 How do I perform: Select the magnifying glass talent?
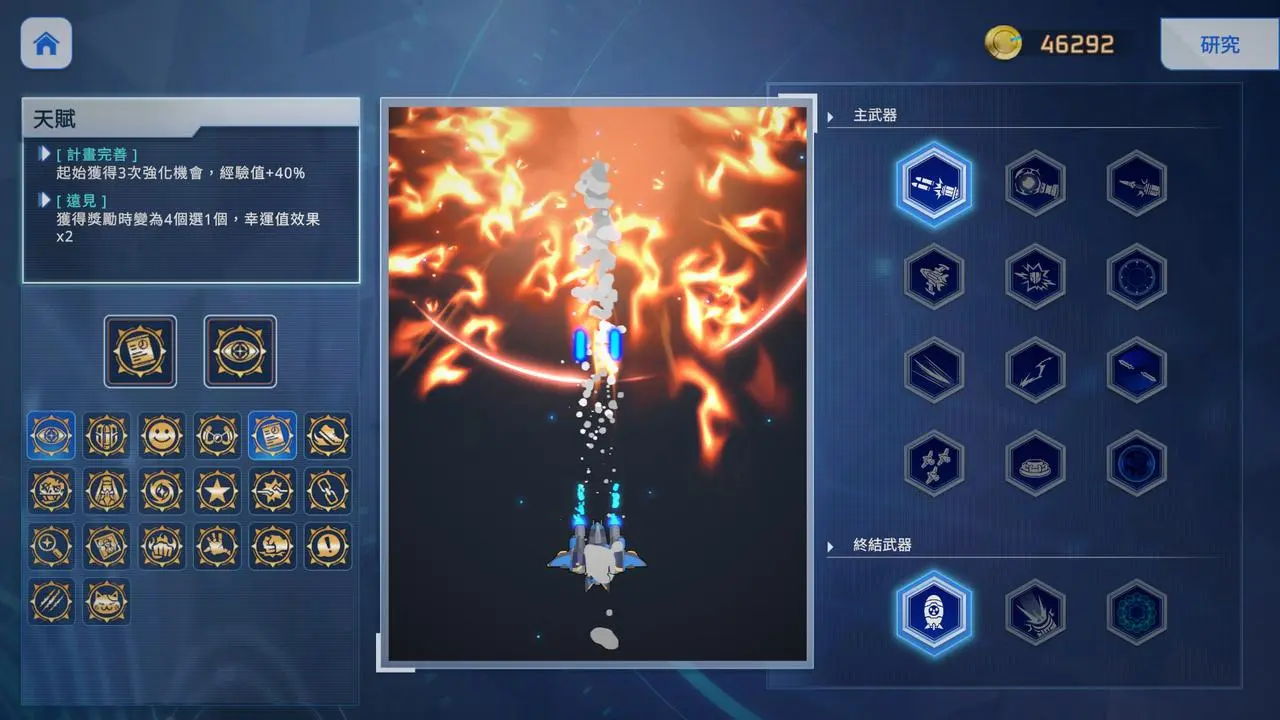[51, 546]
